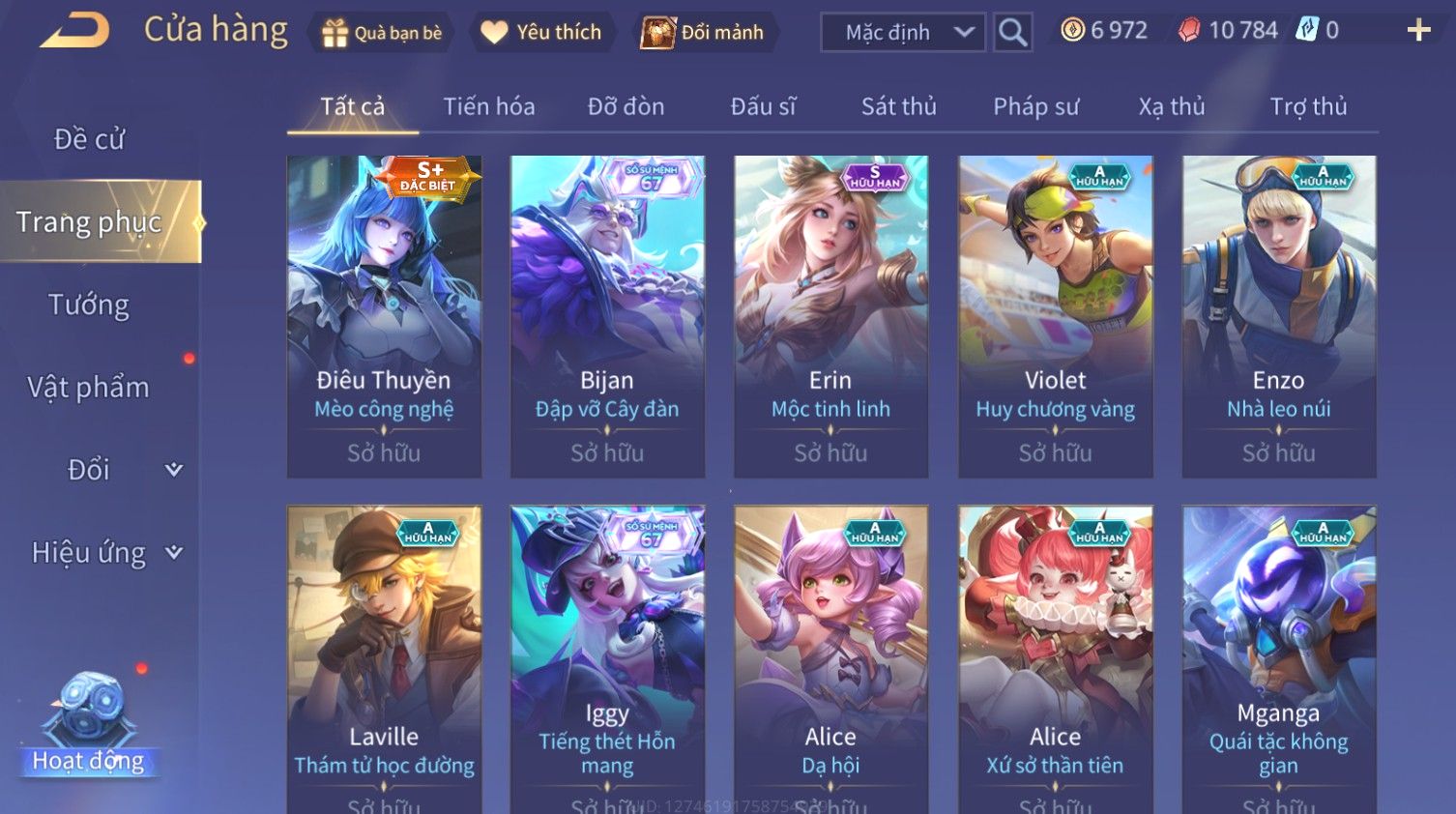Select the Sát thủ category tab
This screenshot has width=1456, height=814.
click(898, 106)
